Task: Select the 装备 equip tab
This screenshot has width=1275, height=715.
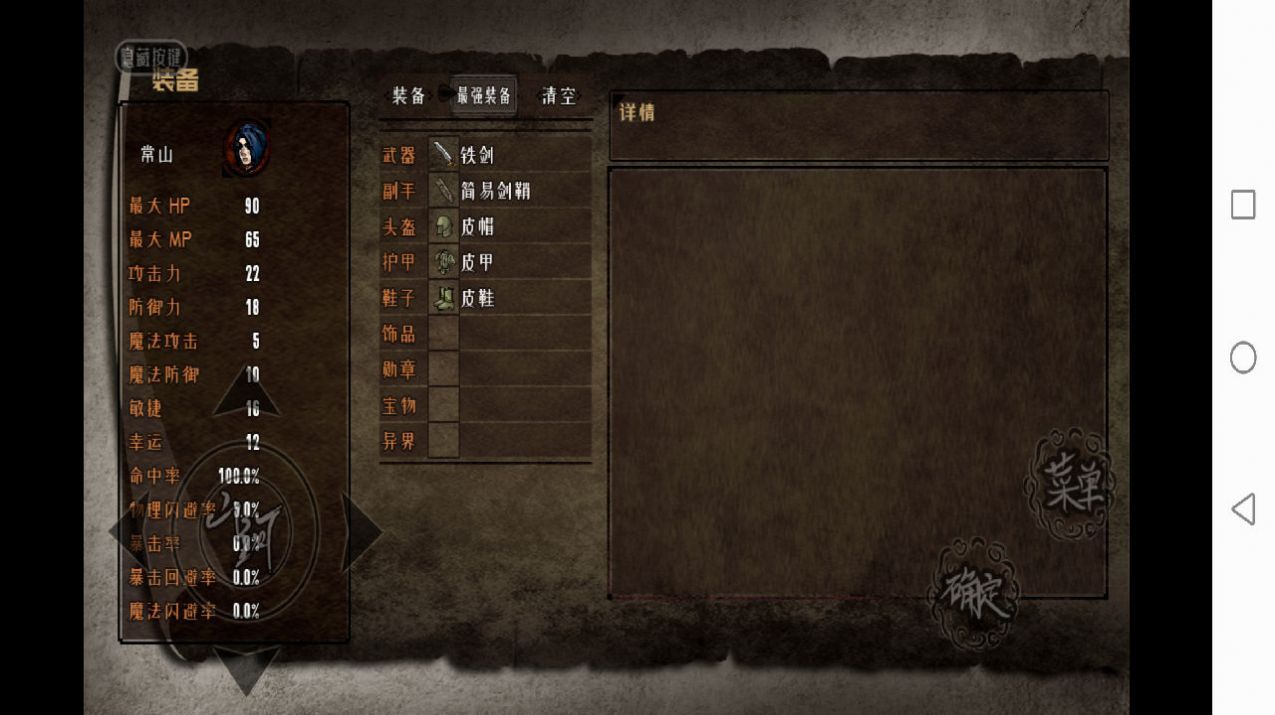Action: click(x=409, y=96)
